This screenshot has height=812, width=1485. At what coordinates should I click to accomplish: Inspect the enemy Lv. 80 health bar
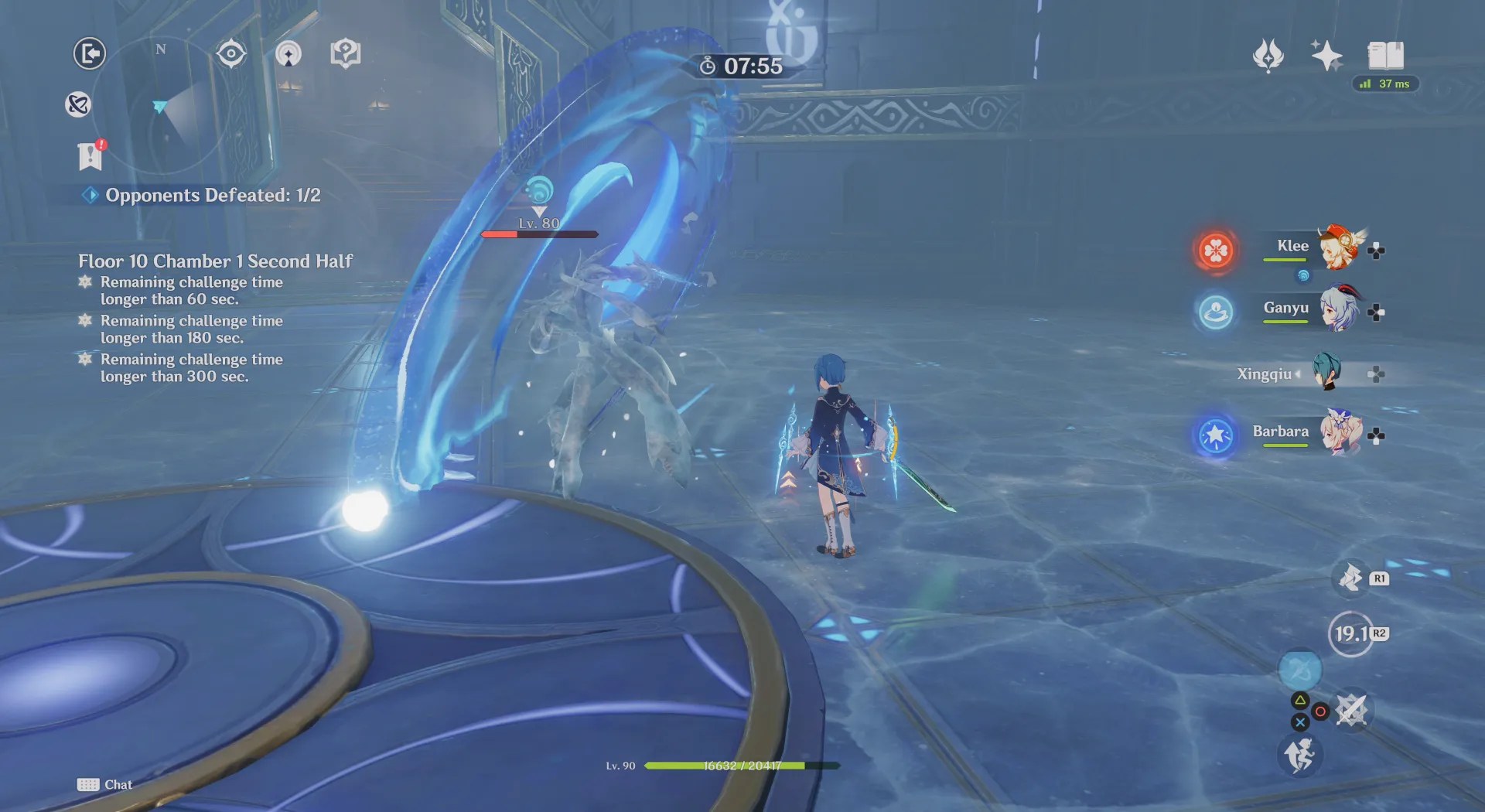click(x=539, y=234)
